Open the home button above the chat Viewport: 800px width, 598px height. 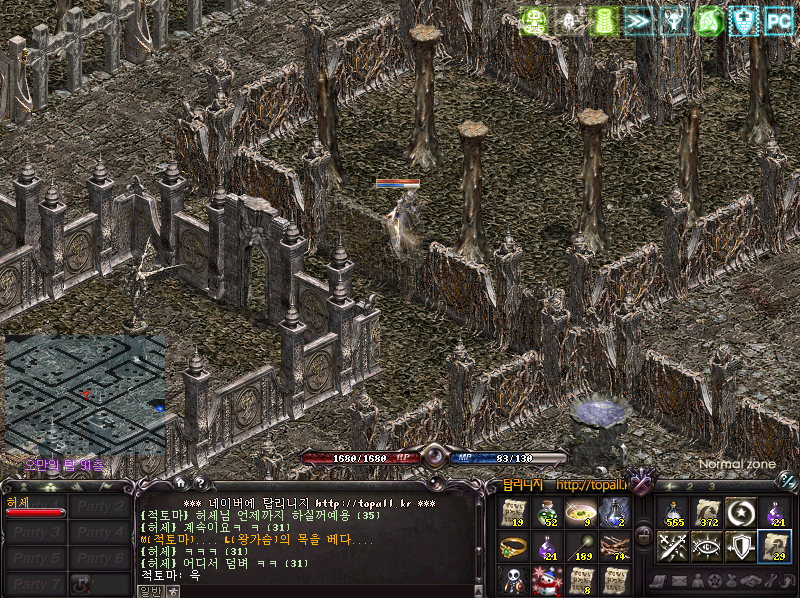178,484
